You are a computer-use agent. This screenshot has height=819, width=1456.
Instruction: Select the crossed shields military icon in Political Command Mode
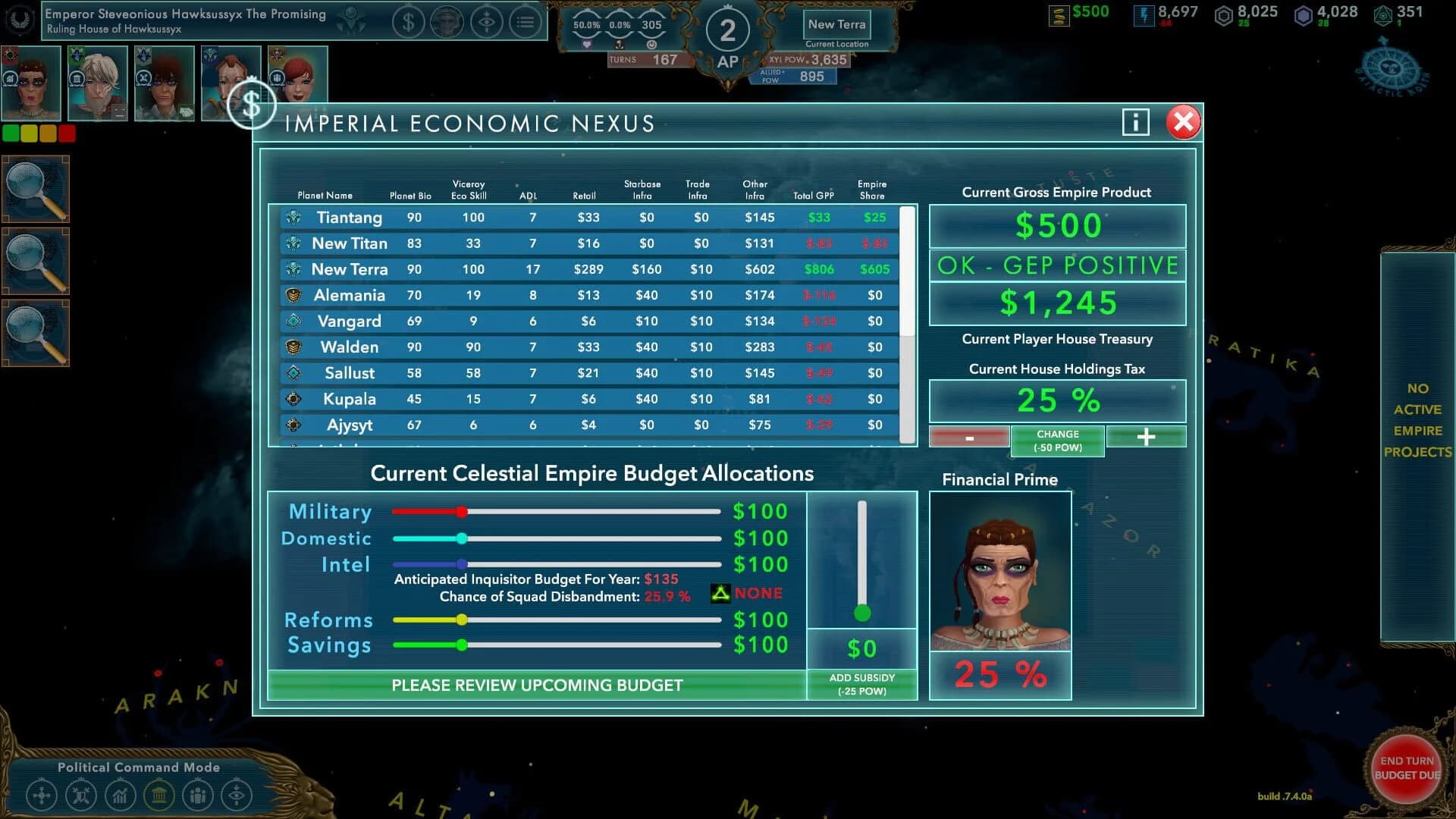pos(81,795)
